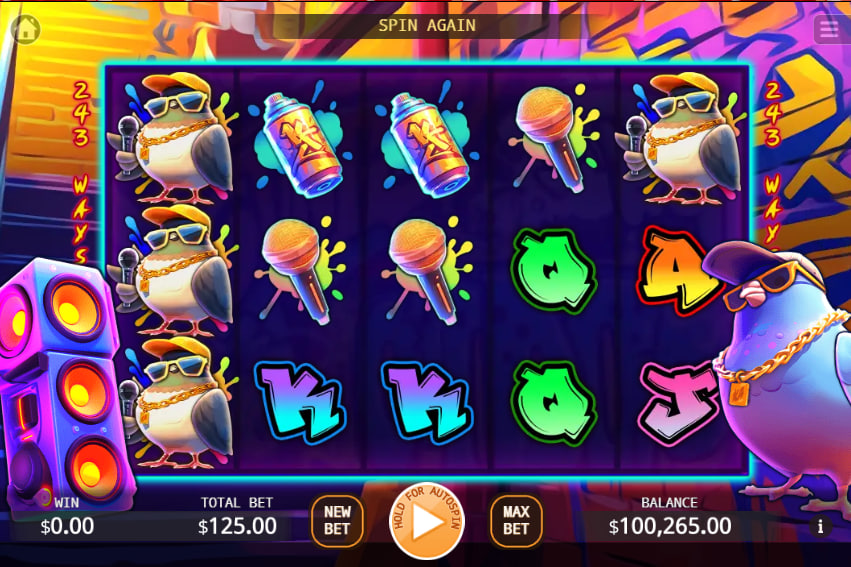Image resolution: width=851 pixels, height=567 pixels.
Task: Set wager with Max Bet button
Action: click(x=516, y=520)
